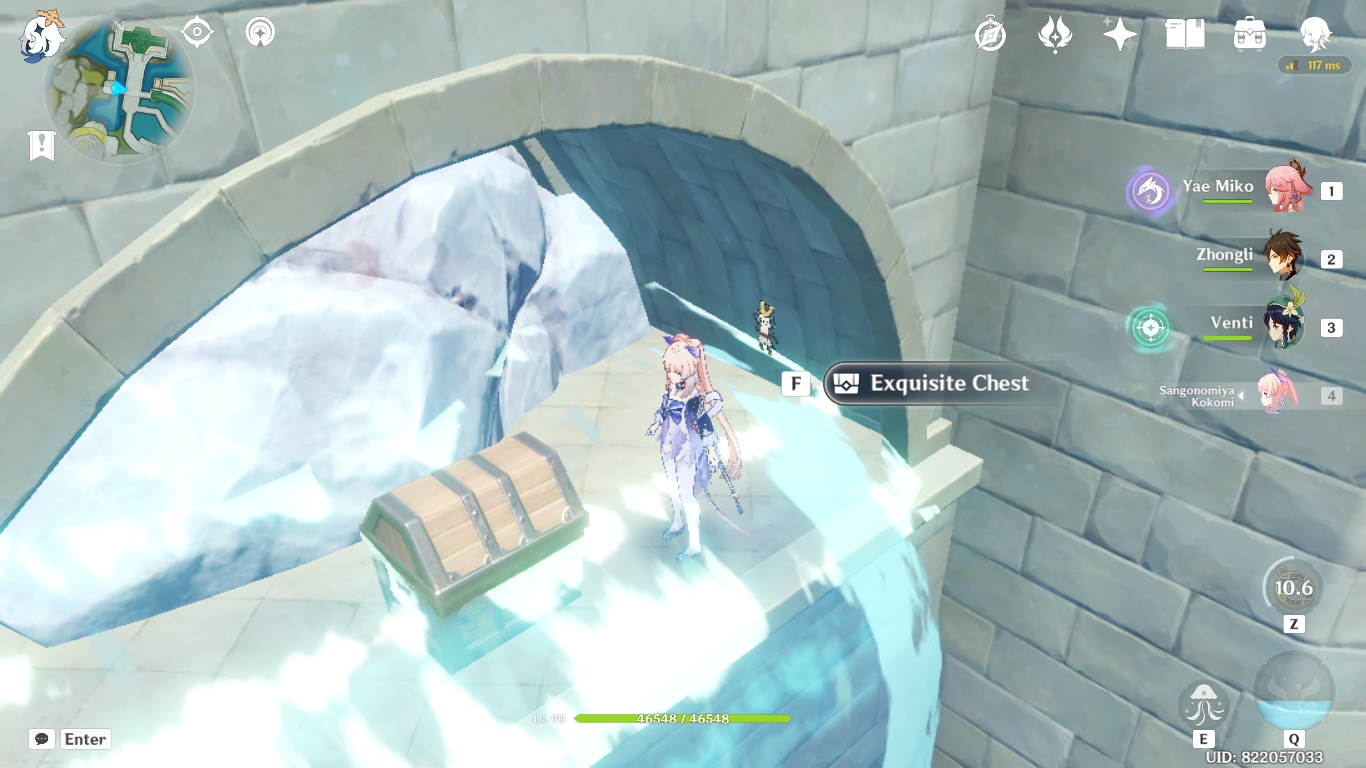Expand the tracked quest banner flag
Viewport: 1366px width, 768px height.
coord(40,145)
